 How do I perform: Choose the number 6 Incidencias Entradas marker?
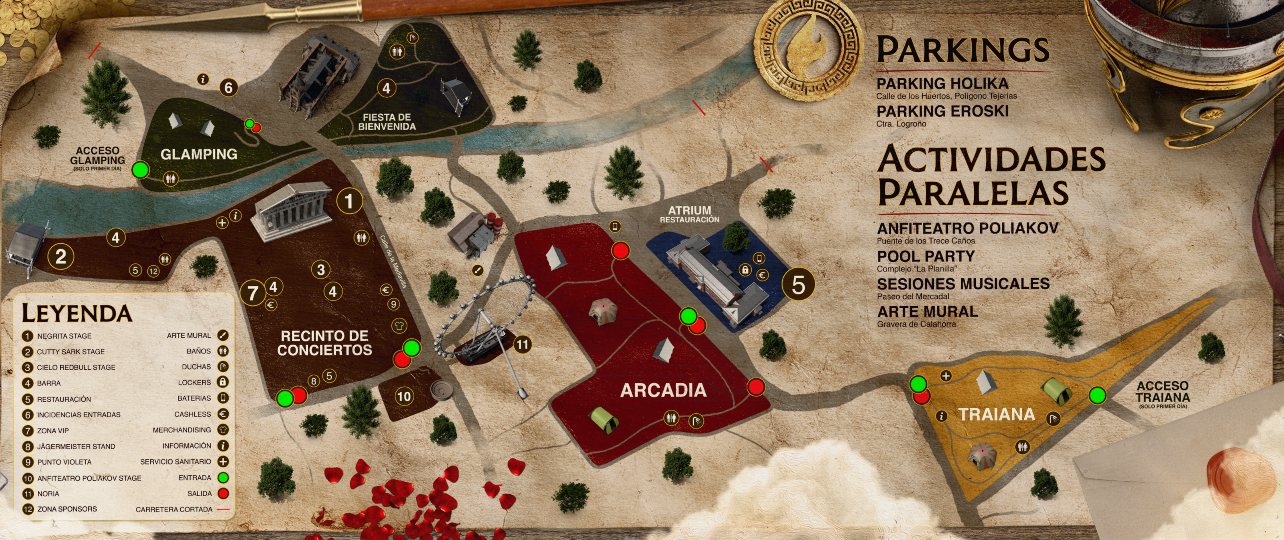click(228, 88)
